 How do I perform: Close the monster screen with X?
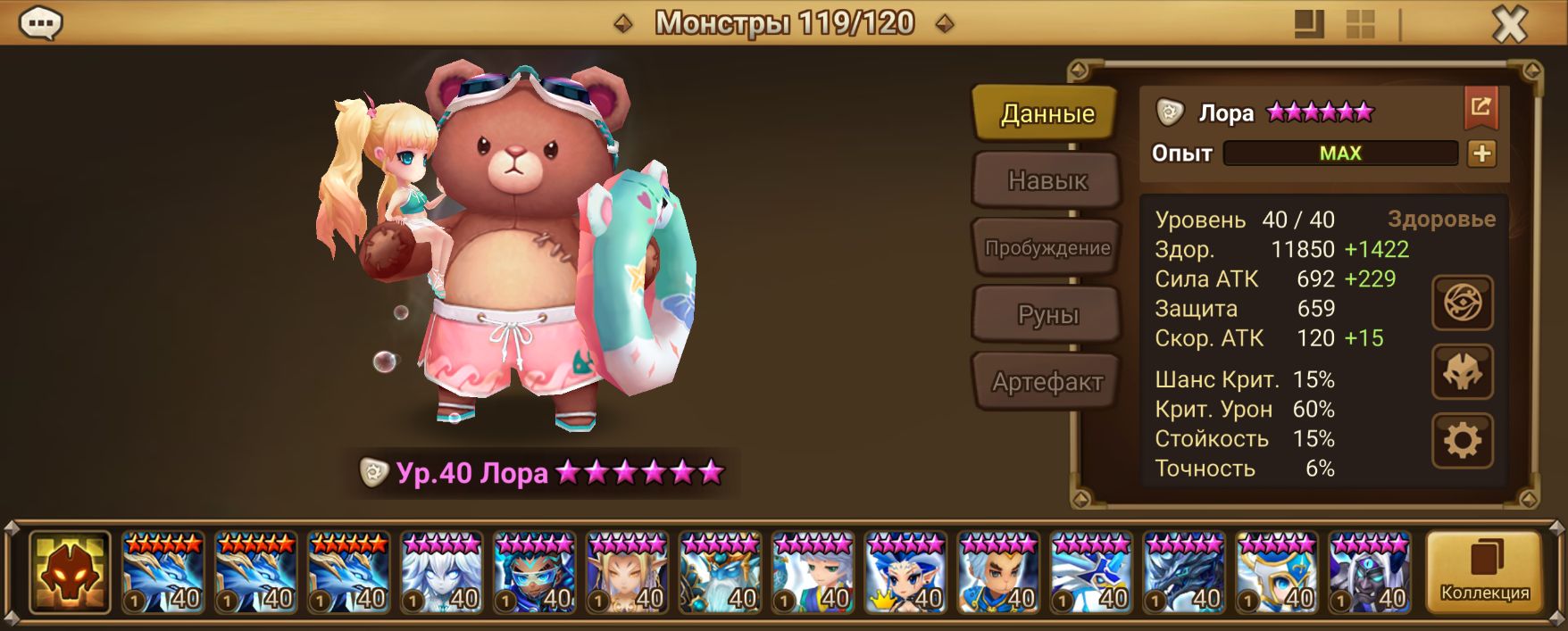(x=1509, y=25)
